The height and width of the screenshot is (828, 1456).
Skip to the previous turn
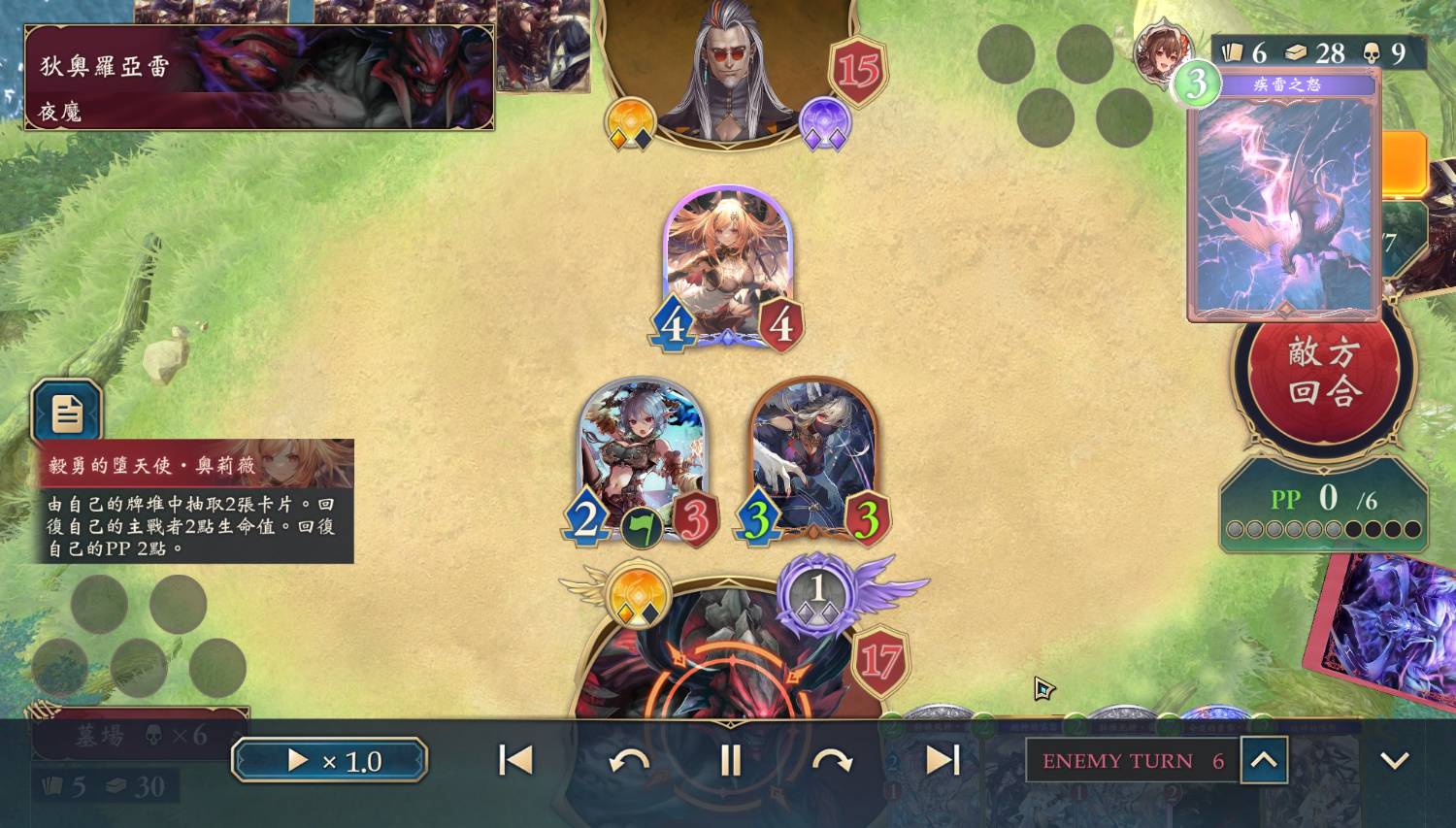click(x=515, y=760)
